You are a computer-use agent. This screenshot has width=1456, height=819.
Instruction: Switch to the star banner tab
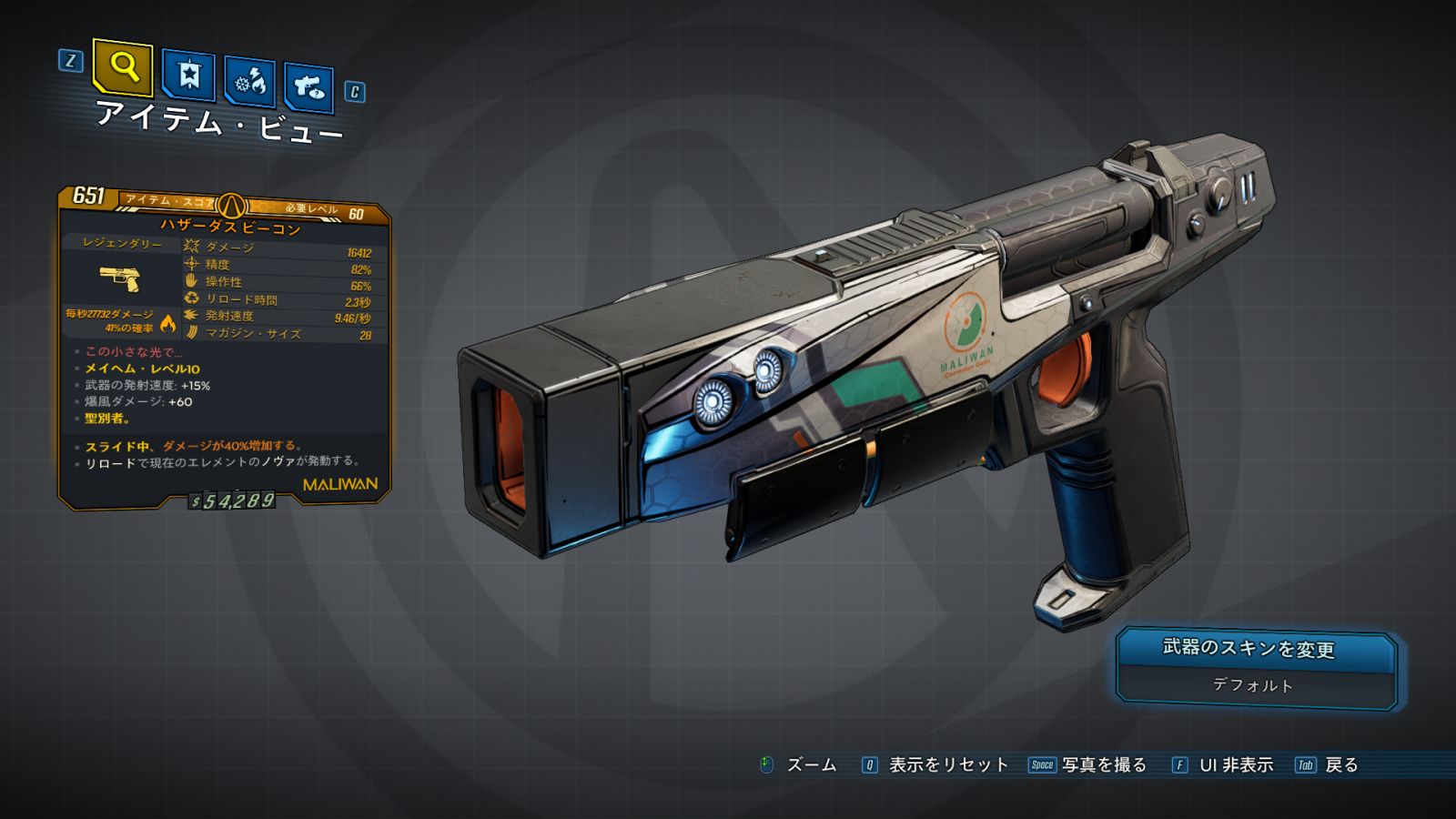click(188, 75)
